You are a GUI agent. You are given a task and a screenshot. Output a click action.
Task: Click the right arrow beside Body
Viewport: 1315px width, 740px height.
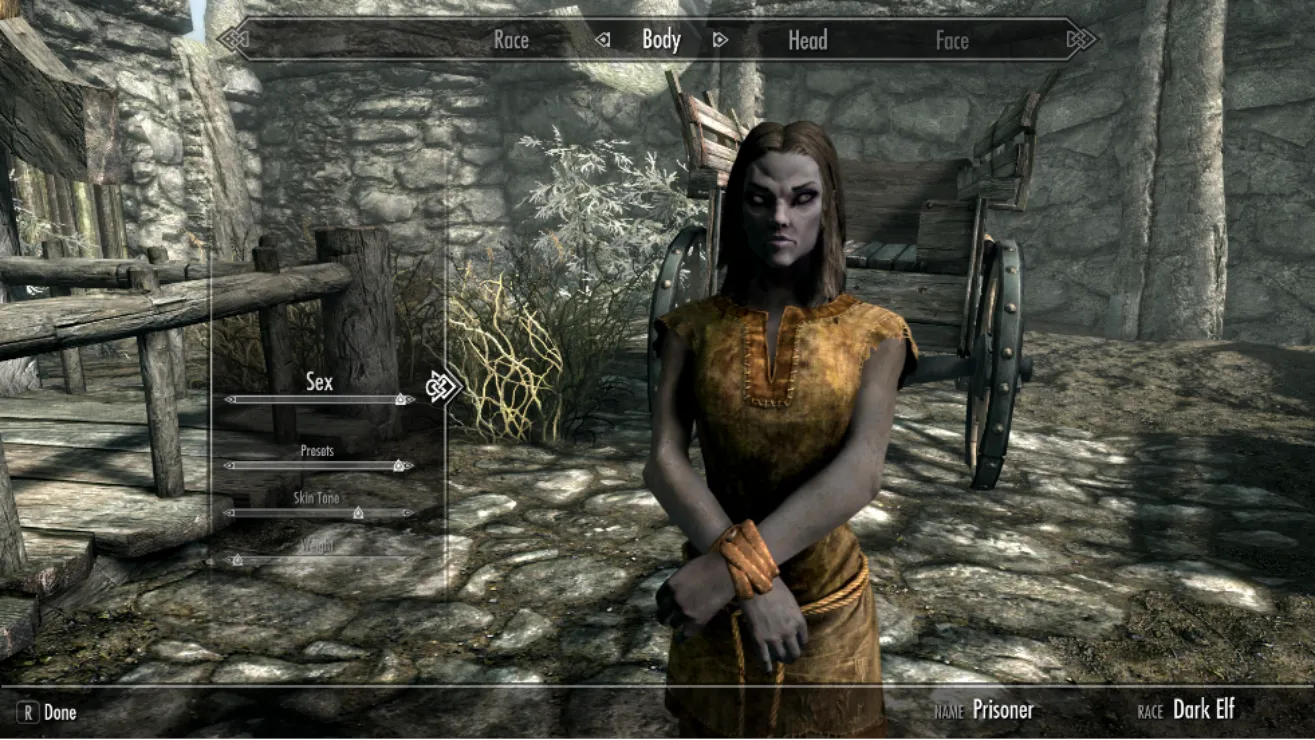coord(720,41)
